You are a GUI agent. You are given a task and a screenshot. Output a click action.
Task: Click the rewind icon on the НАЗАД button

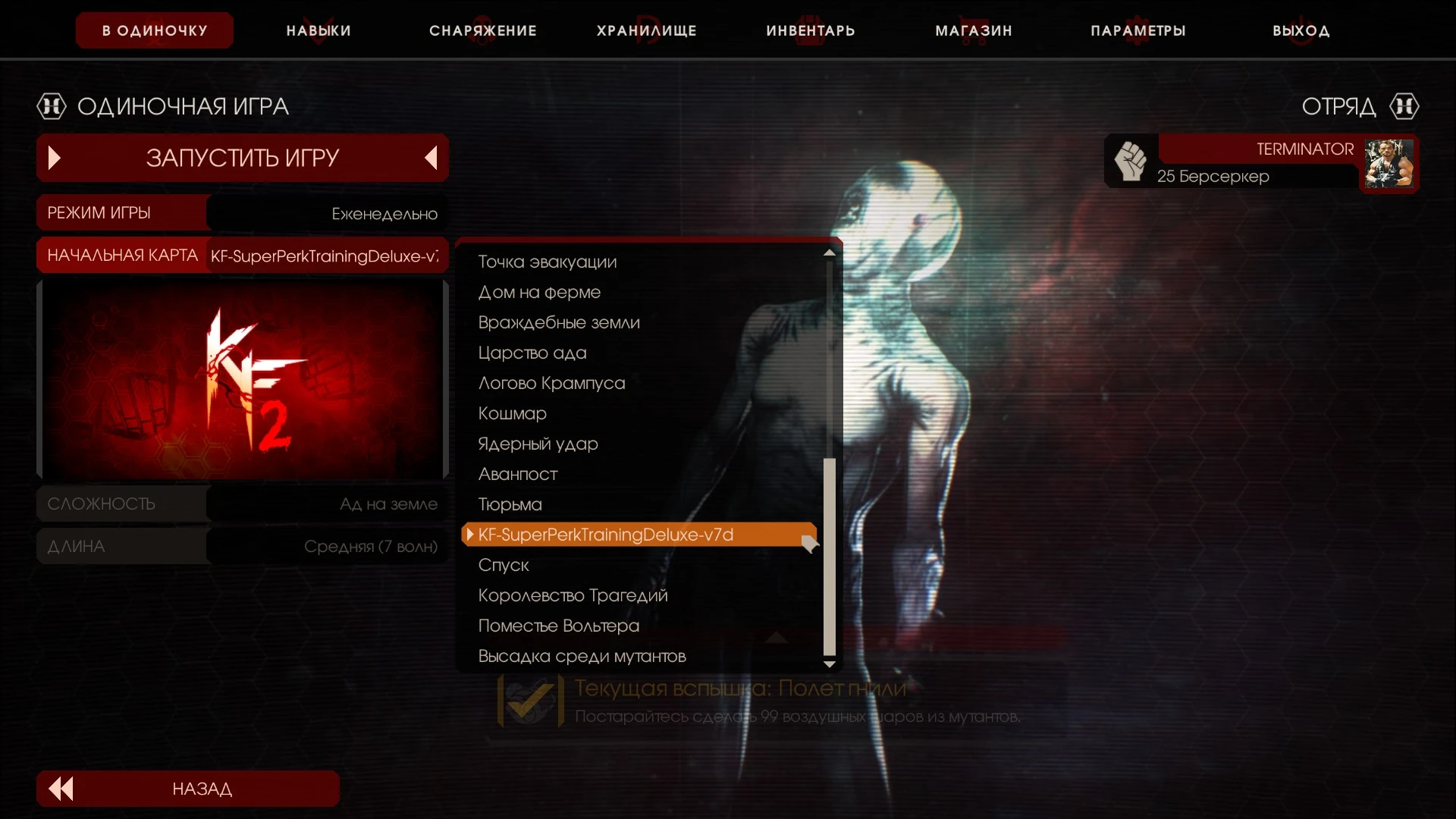tap(60, 788)
